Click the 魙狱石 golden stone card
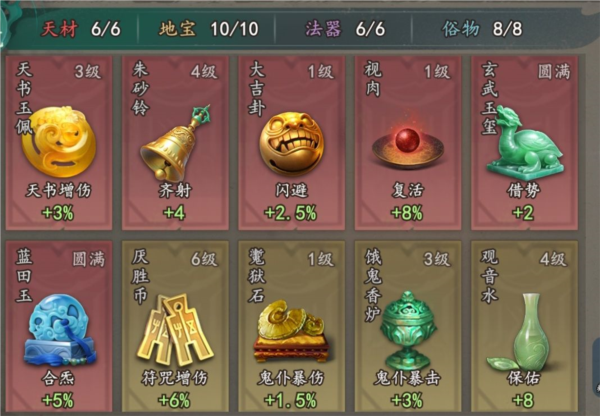Image resolution: width=600 pixels, height=416 pixels. tap(293, 327)
